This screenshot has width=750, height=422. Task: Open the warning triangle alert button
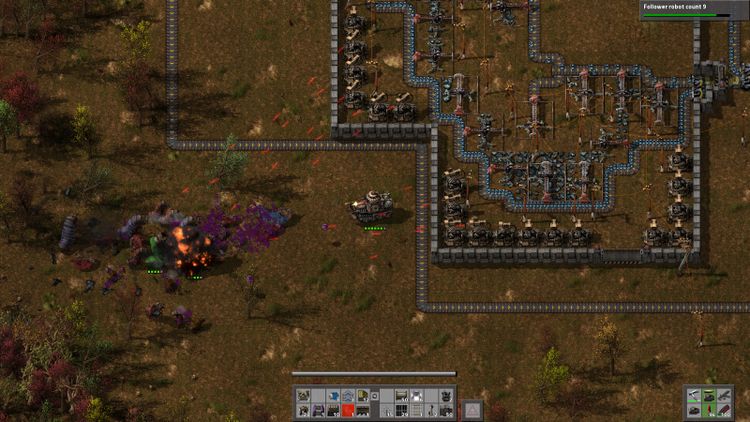tap(472, 409)
